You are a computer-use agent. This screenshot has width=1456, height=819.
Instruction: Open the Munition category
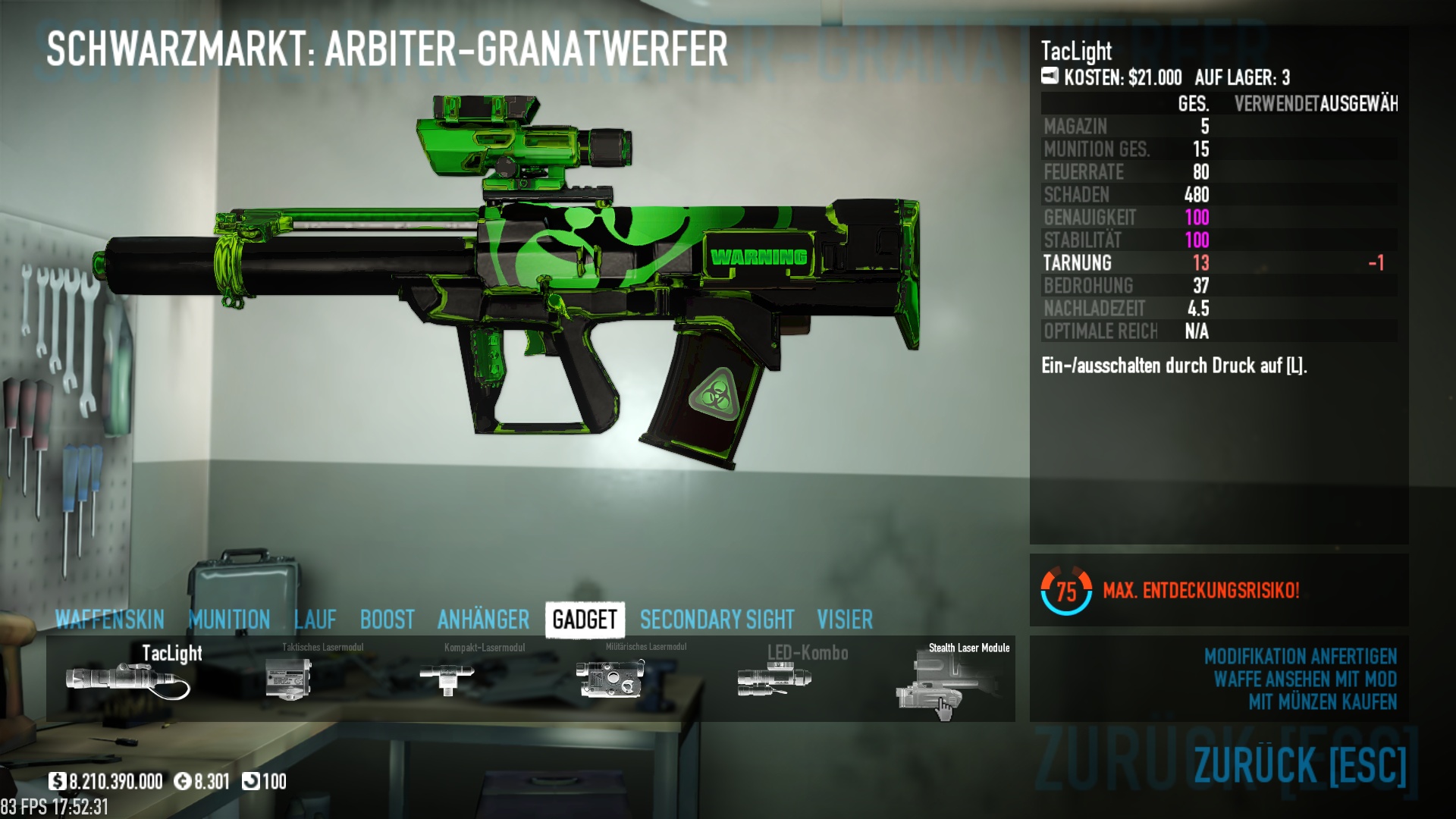pyautogui.click(x=229, y=620)
